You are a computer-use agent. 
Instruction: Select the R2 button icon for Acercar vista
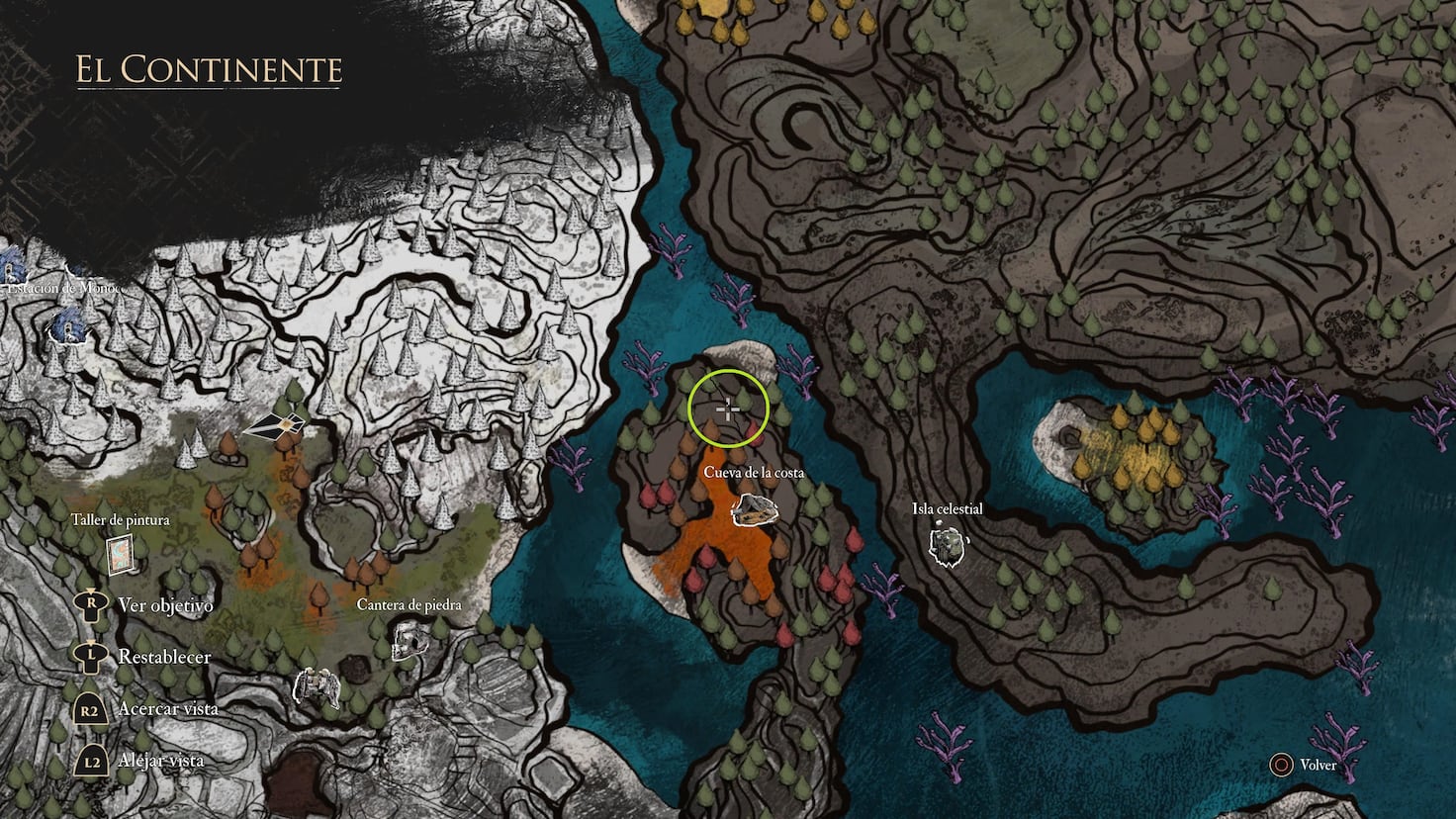click(x=90, y=708)
